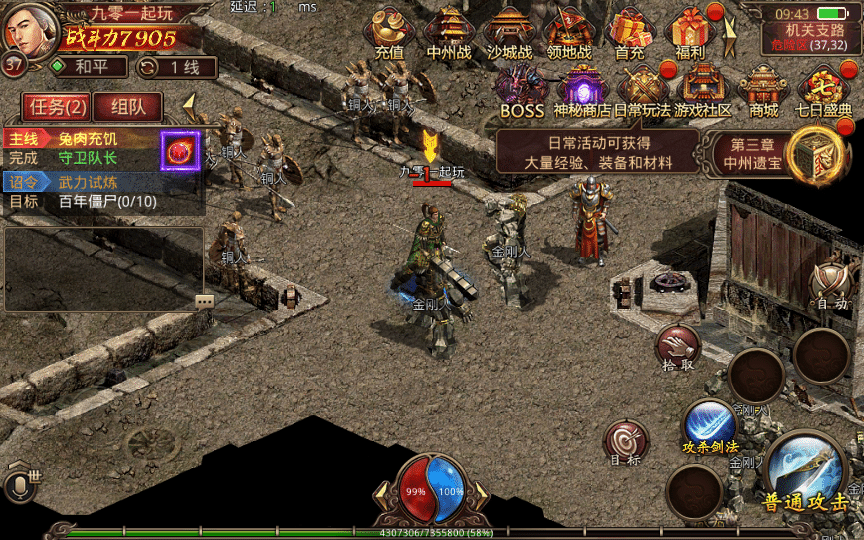Open the 商城 store icon
Viewport: 864px width, 540px height.
click(764, 90)
